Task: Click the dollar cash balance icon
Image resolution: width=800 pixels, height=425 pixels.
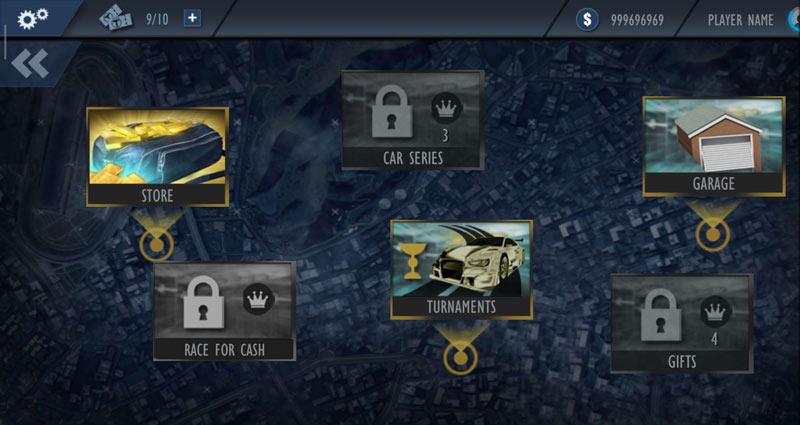Action: coord(588,19)
